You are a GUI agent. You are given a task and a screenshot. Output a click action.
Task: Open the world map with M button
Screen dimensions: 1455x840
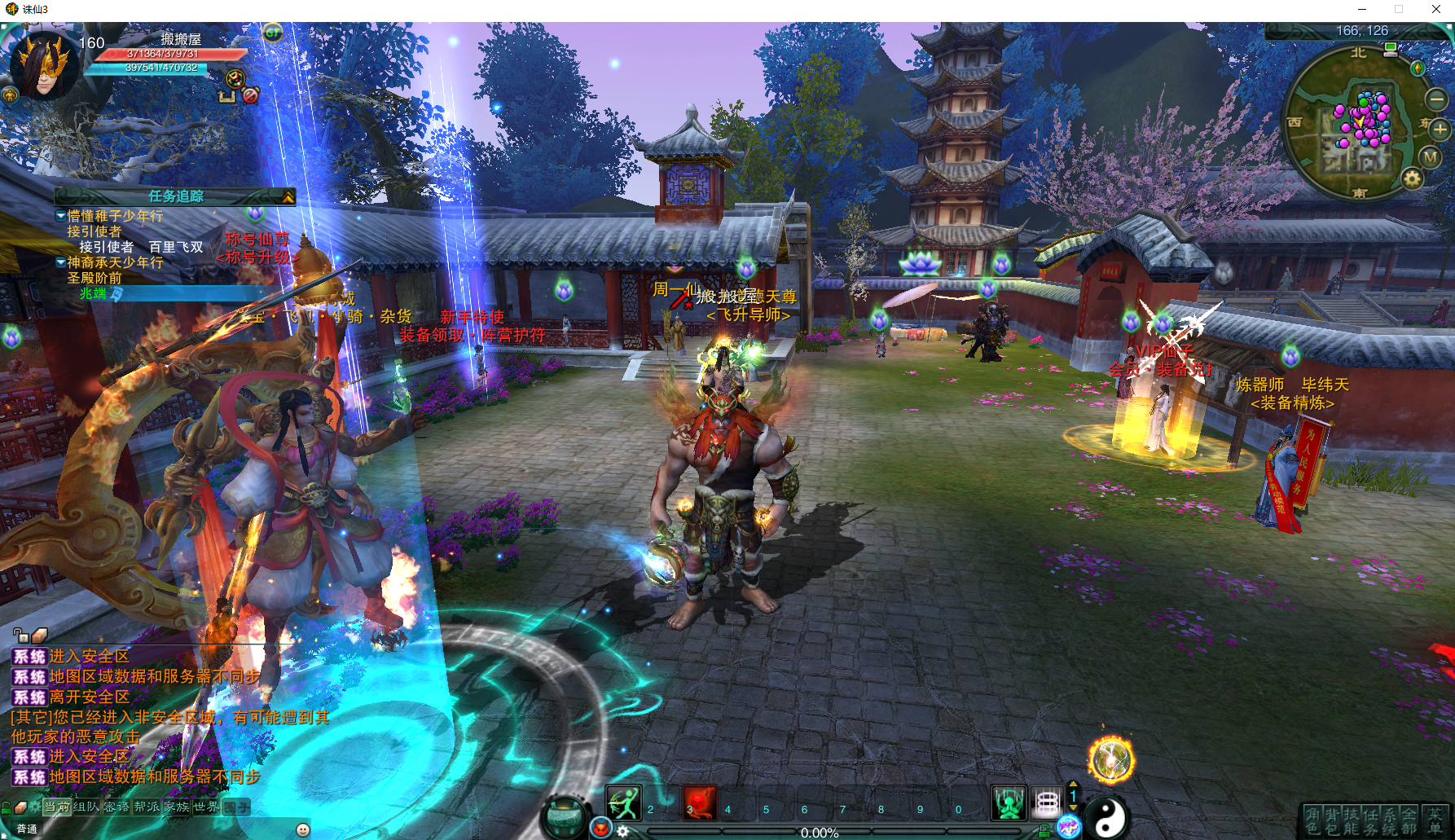pyautogui.click(x=1431, y=157)
